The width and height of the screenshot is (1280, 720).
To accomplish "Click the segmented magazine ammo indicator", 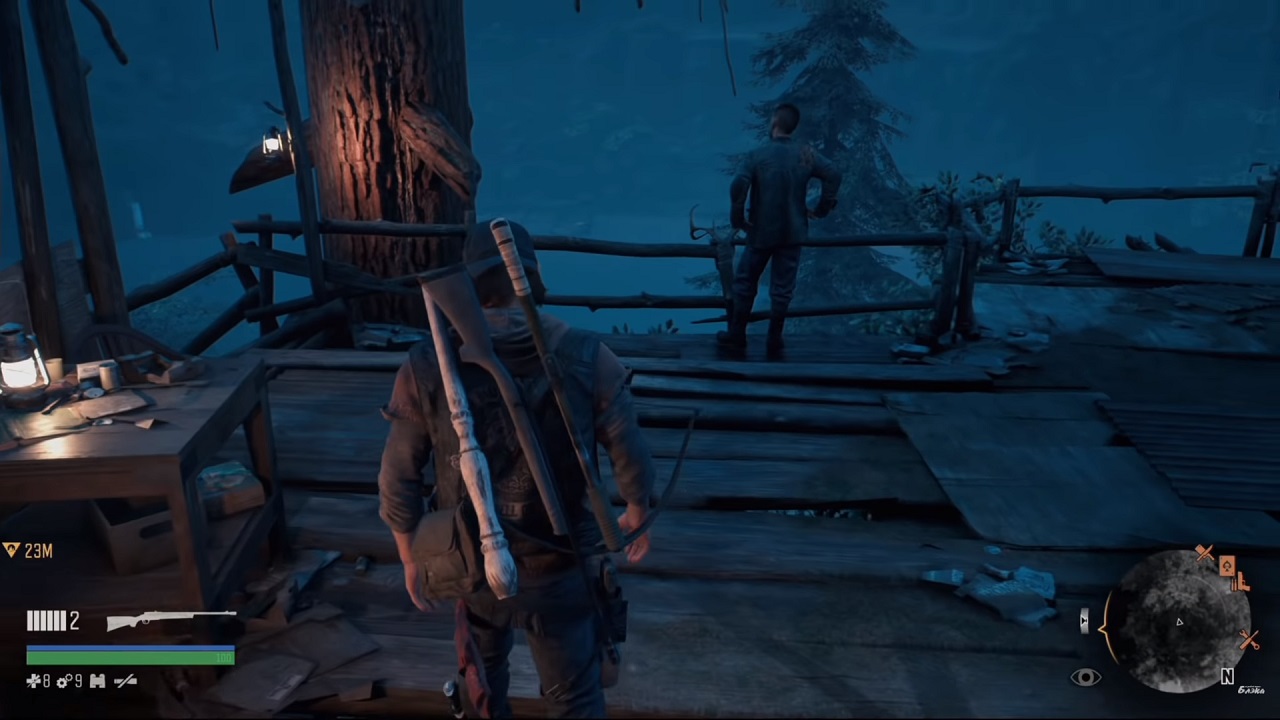I will [47, 620].
